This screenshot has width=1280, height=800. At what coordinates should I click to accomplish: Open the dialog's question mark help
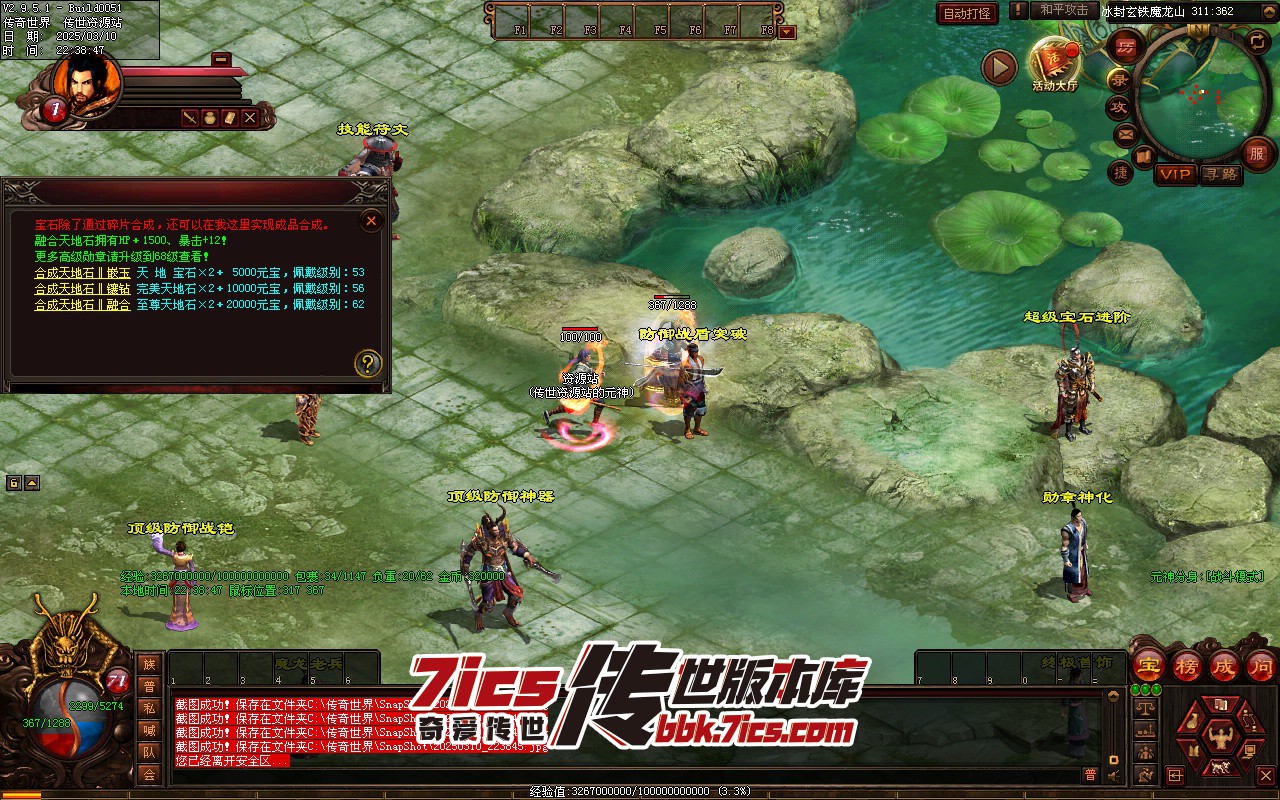click(368, 363)
